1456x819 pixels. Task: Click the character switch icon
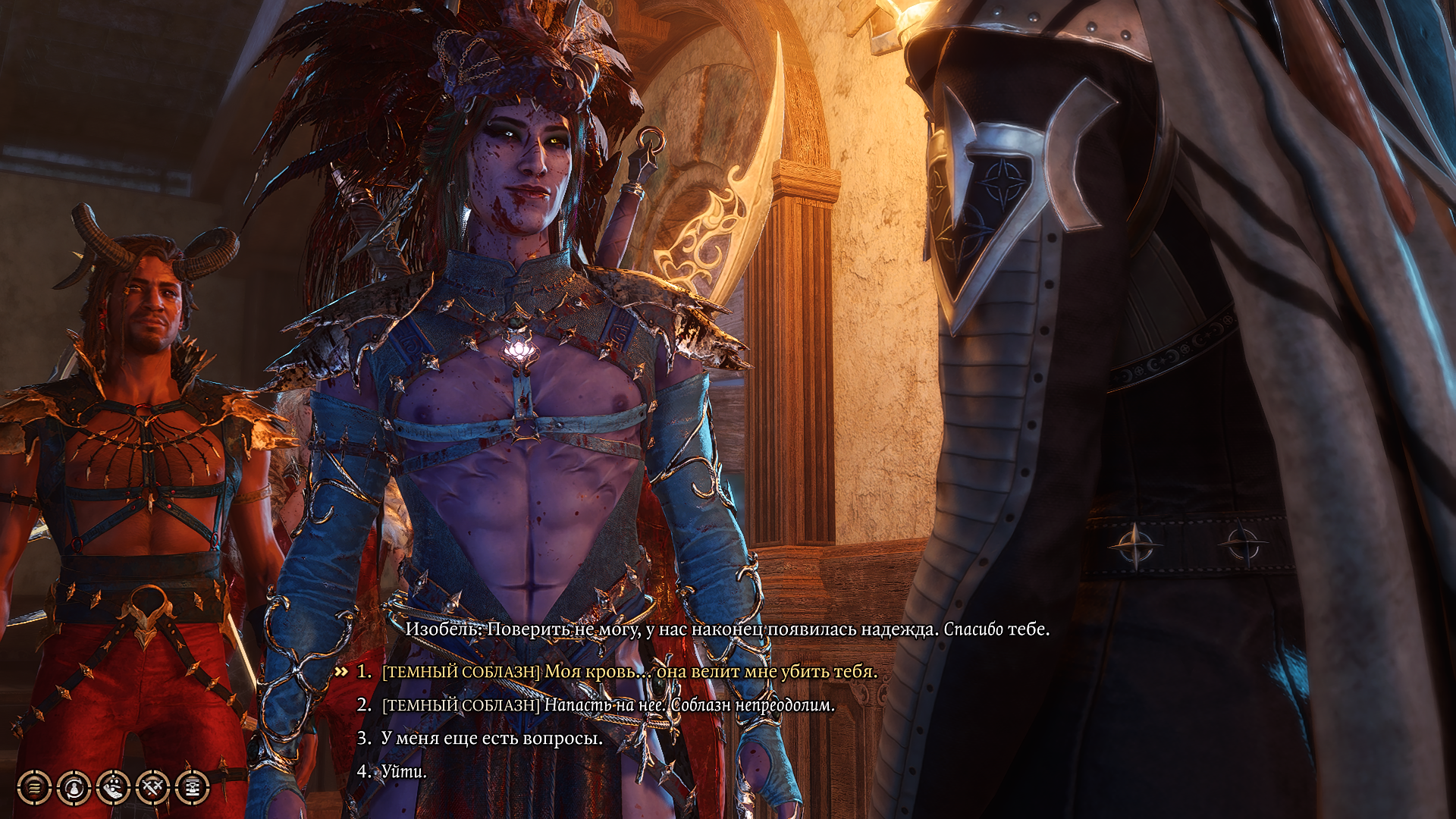point(73,786)
